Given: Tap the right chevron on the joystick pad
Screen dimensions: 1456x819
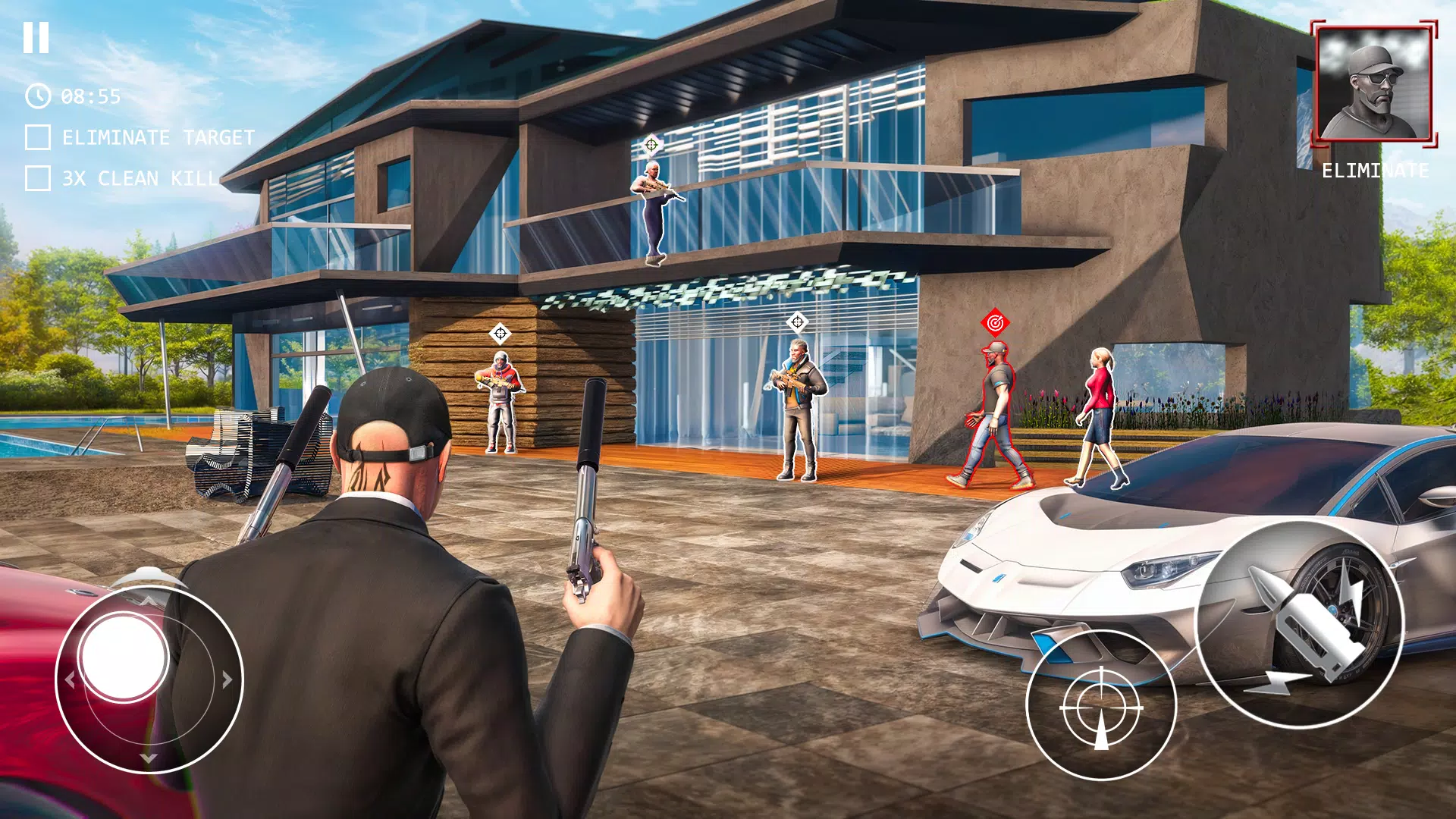Looking at the screenshot, I should point(225,679).
